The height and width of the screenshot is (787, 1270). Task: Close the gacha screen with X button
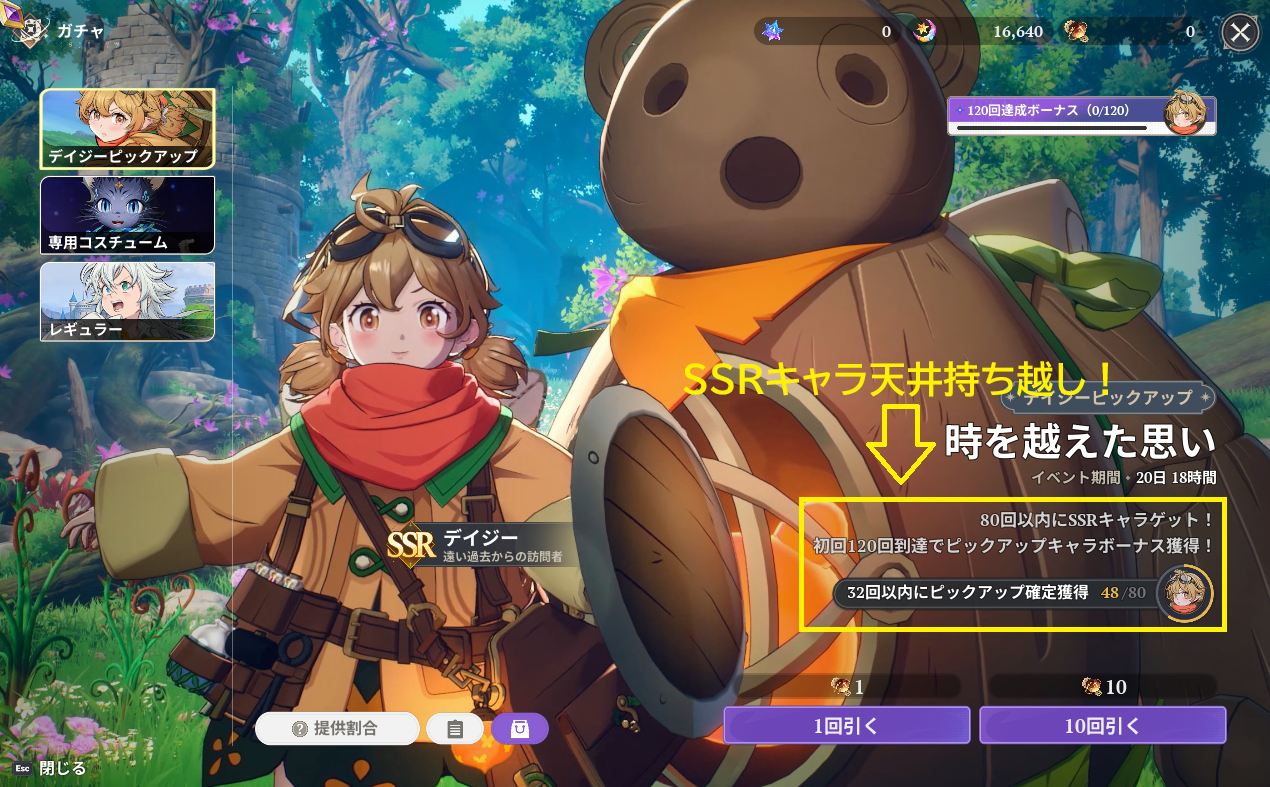(1240, 33)
